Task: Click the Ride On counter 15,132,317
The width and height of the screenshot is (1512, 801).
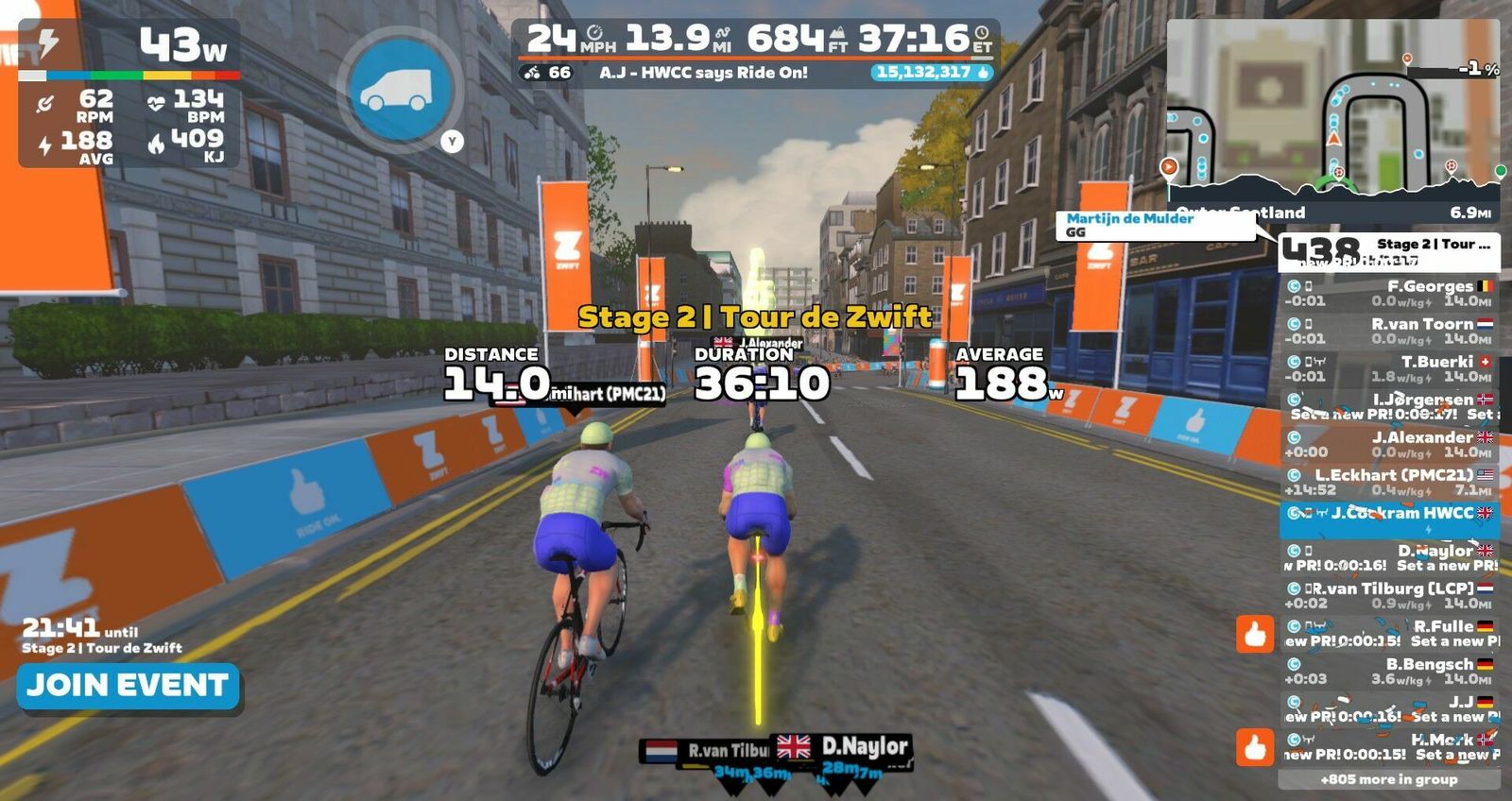Action: pyautogui.click(x=931, y=73)
